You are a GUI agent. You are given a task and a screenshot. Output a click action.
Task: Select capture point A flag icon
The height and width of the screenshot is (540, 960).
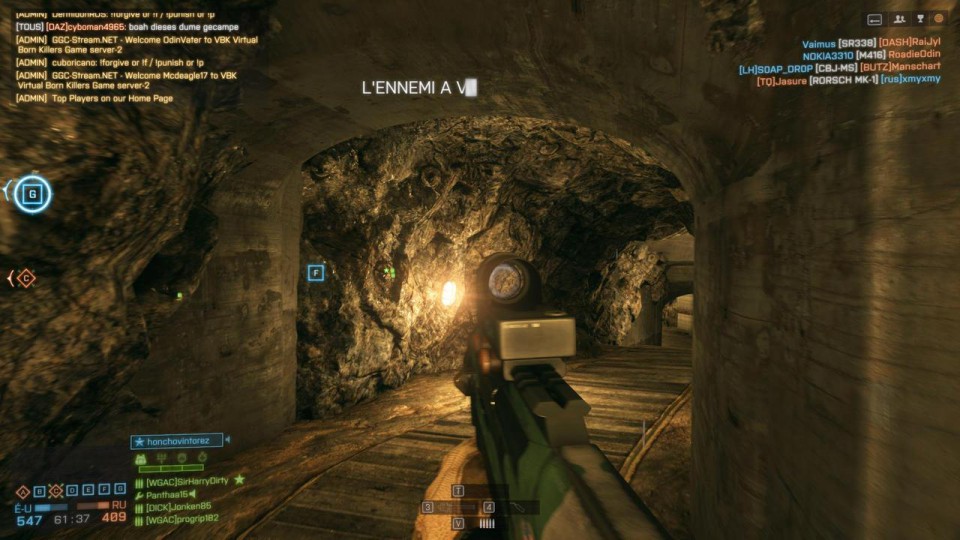[22, 490]
